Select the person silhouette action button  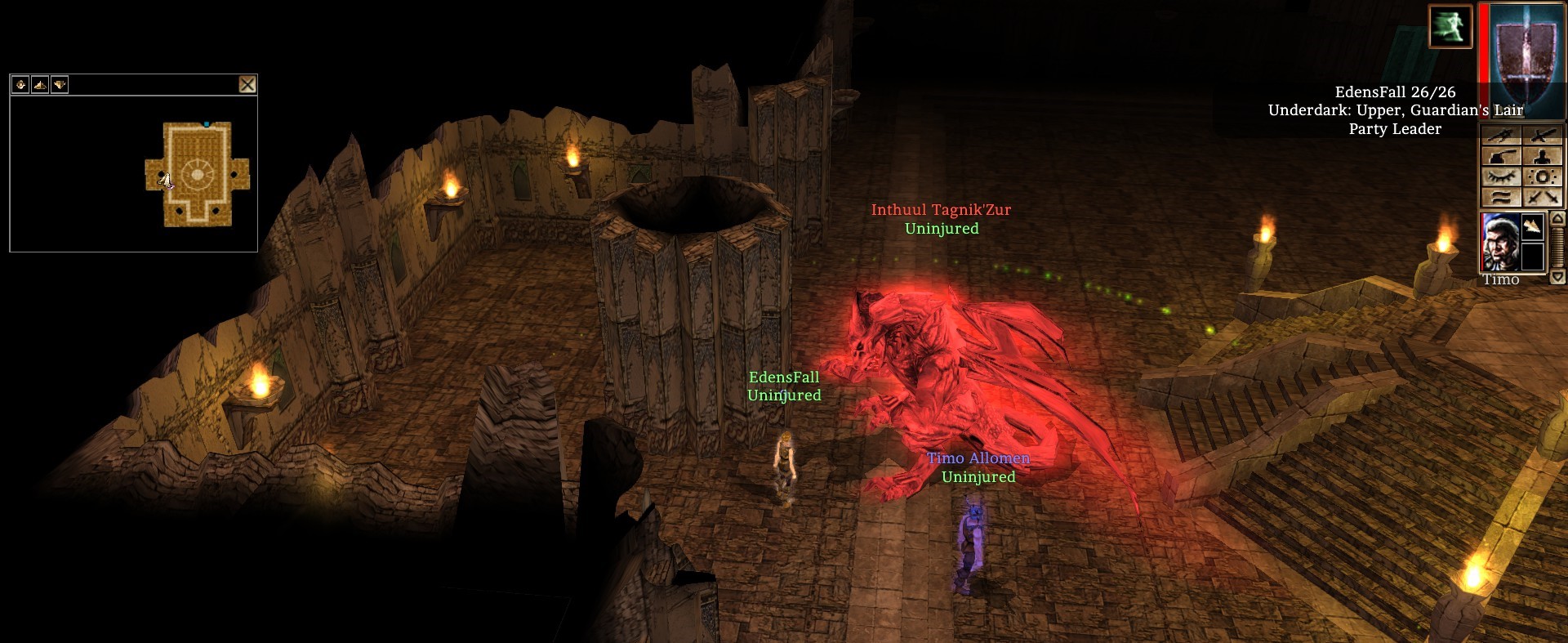[1543, 157]
